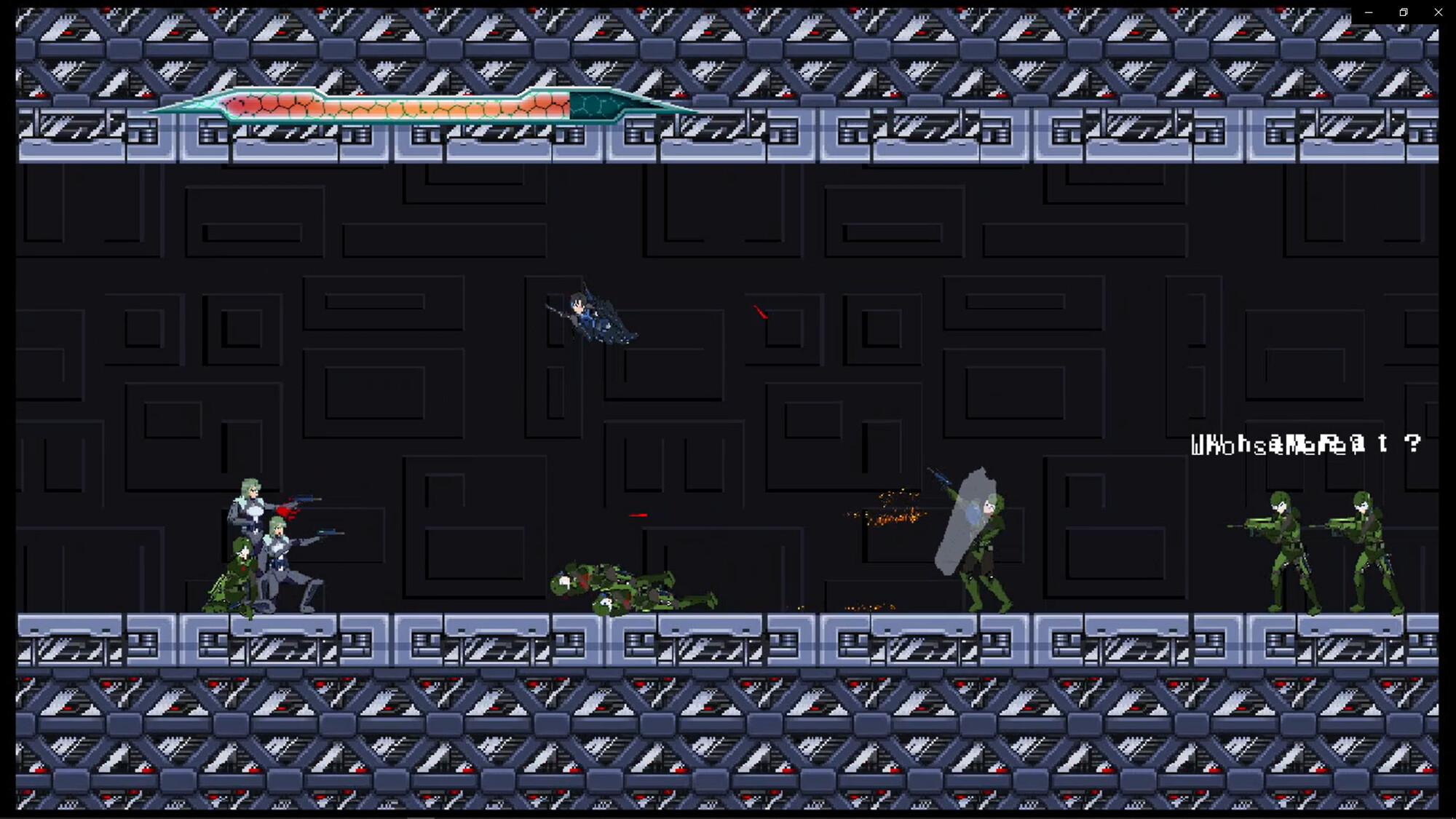Click the restore-down window control
This screenshot has width=1456, height=819.
[x=1403, y=12]
